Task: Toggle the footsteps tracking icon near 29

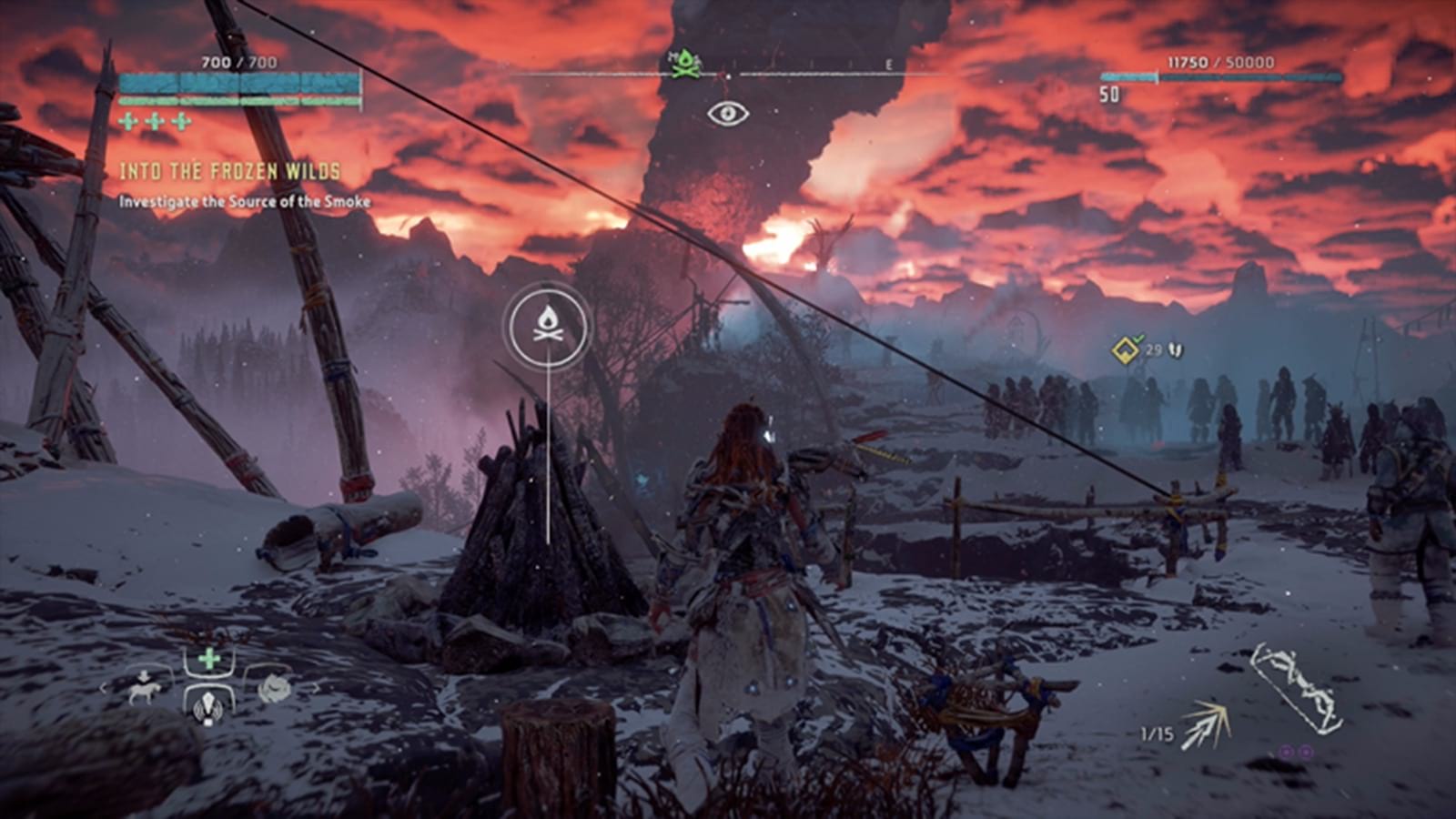Action: (1173, 348)
